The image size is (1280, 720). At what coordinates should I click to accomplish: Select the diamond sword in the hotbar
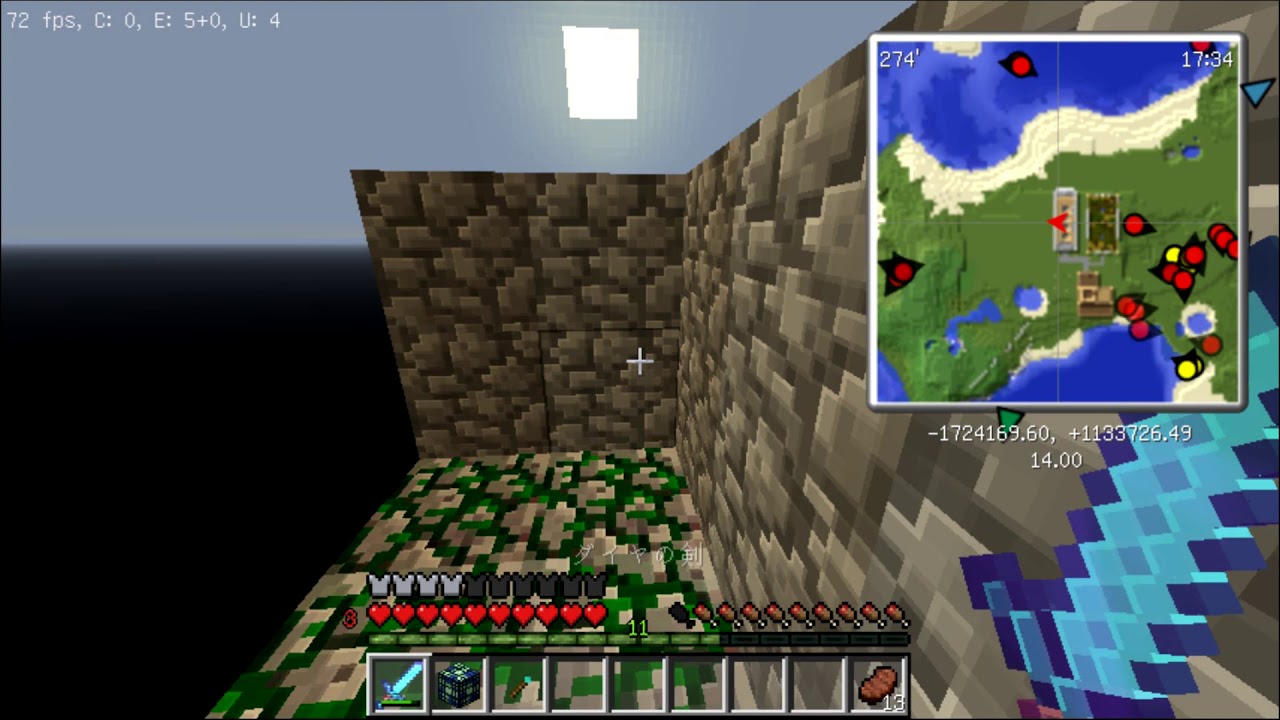(398, 681)
